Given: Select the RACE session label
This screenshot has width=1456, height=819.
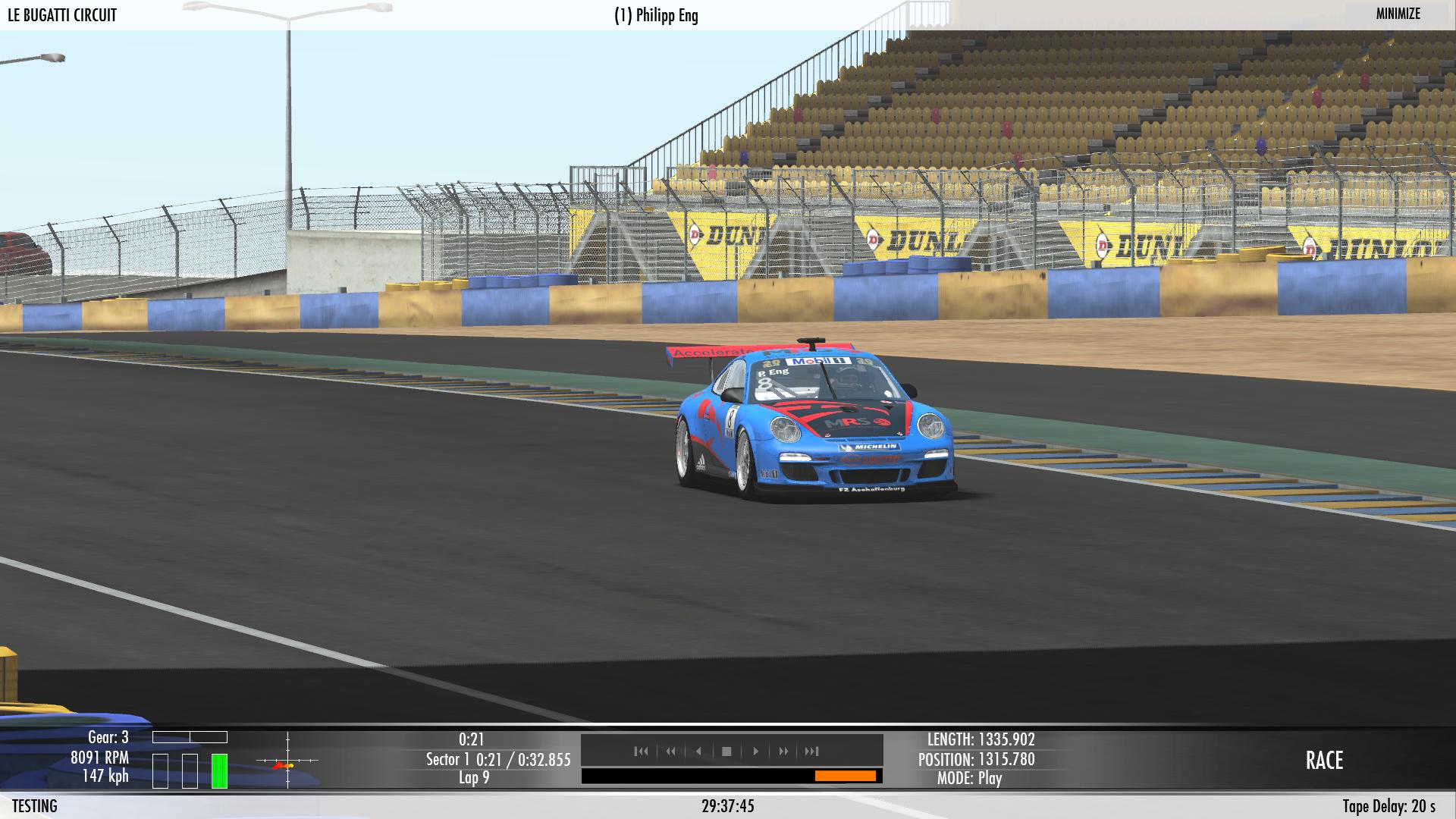Looking at the screenshot, I should click(x=1324, y=760).
